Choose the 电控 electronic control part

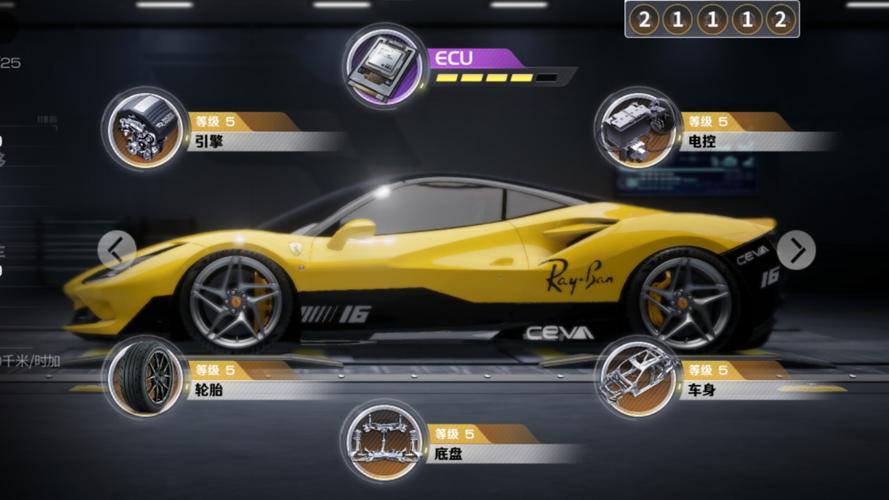click(637, 129)
